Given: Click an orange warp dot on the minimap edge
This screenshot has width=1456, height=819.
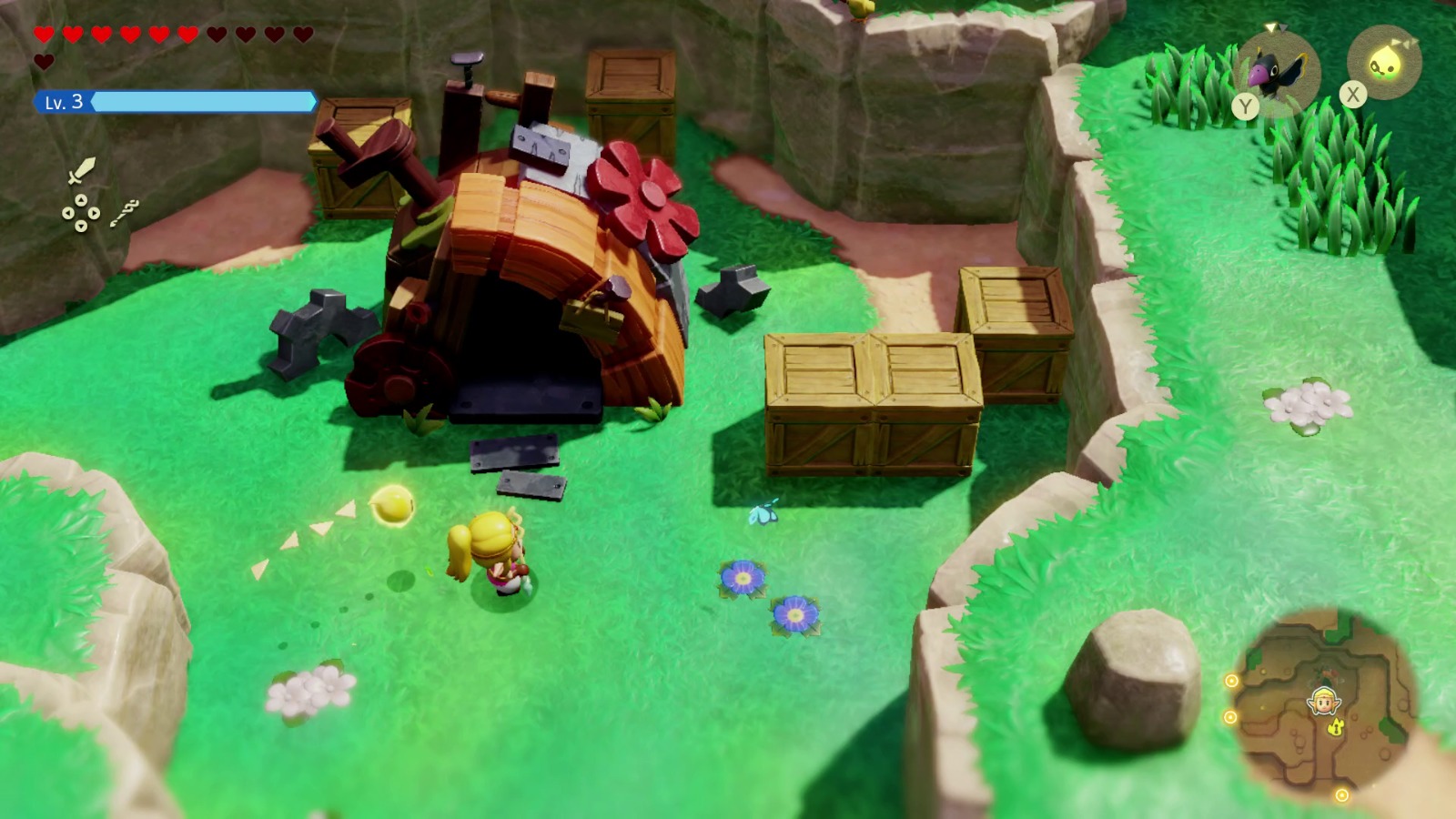Looking at the screenshot, I should [1231, 680].
